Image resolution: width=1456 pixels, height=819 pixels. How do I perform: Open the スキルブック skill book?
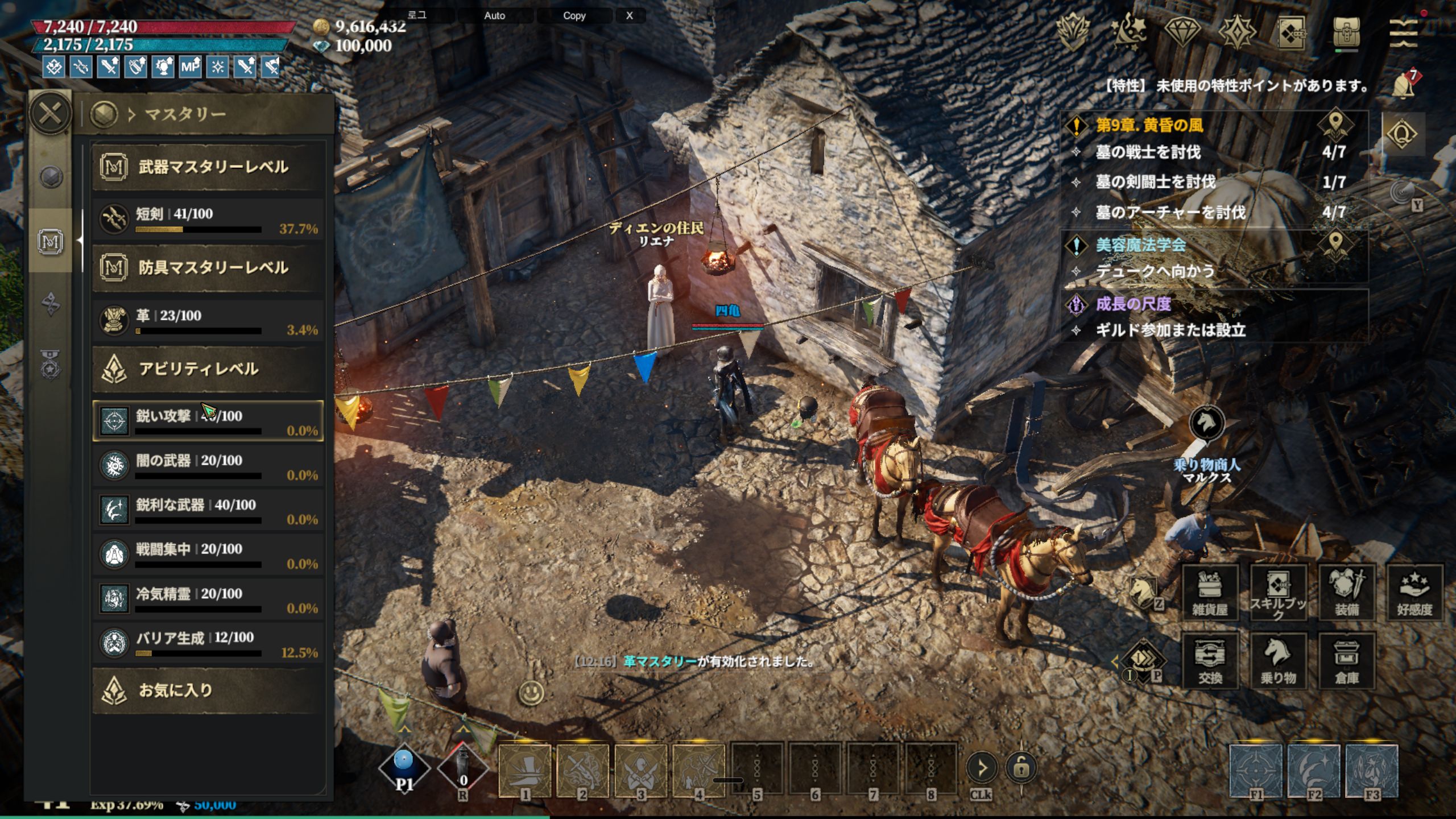(1278, 592)
